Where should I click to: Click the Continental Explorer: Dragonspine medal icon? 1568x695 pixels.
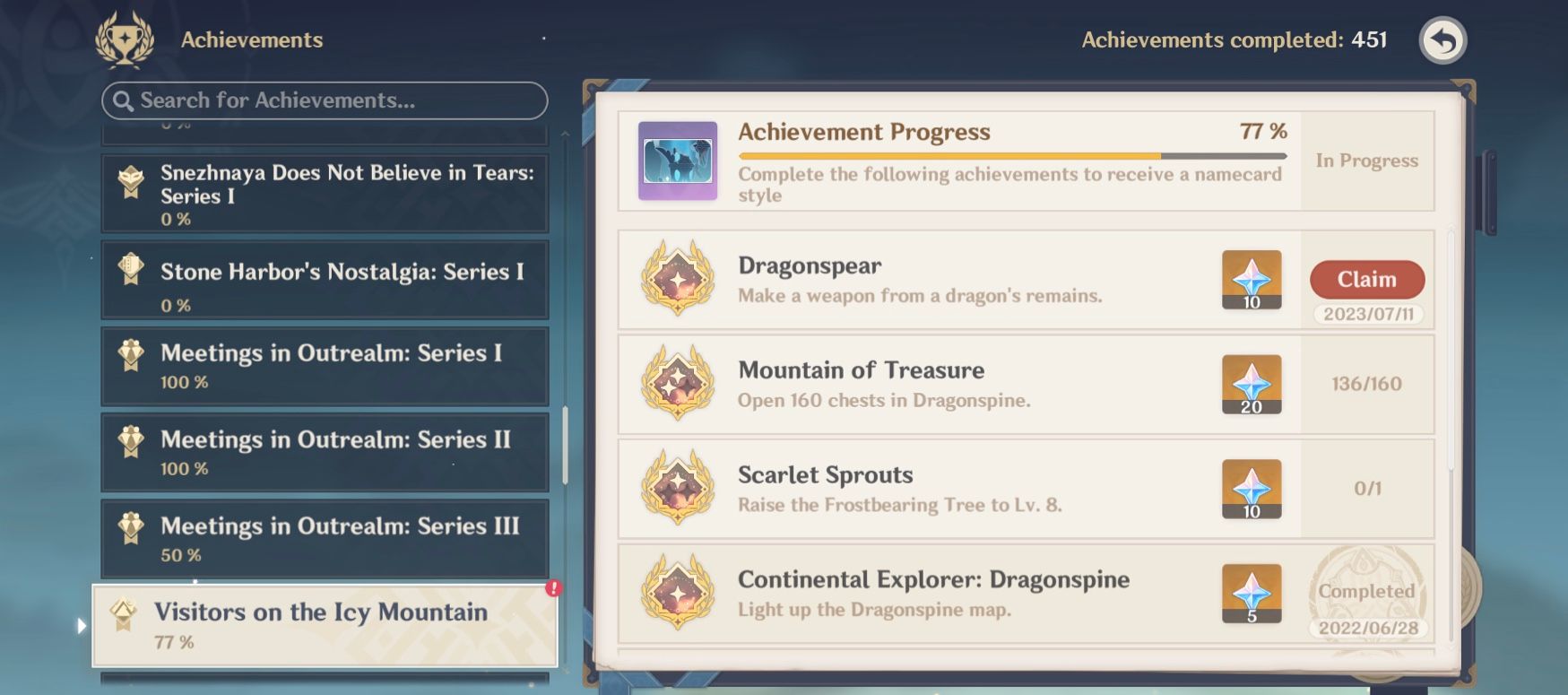point(675,595)
